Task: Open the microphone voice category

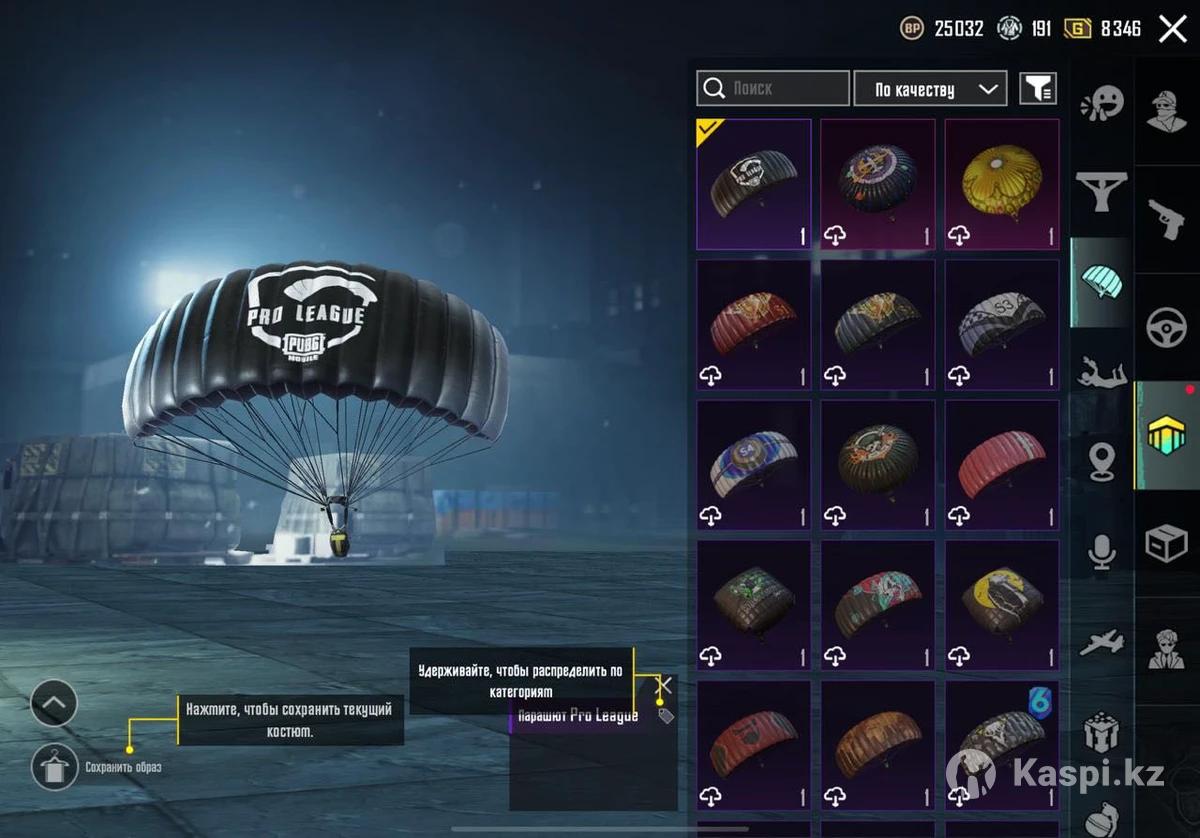Action: (x=1101, y=552)
